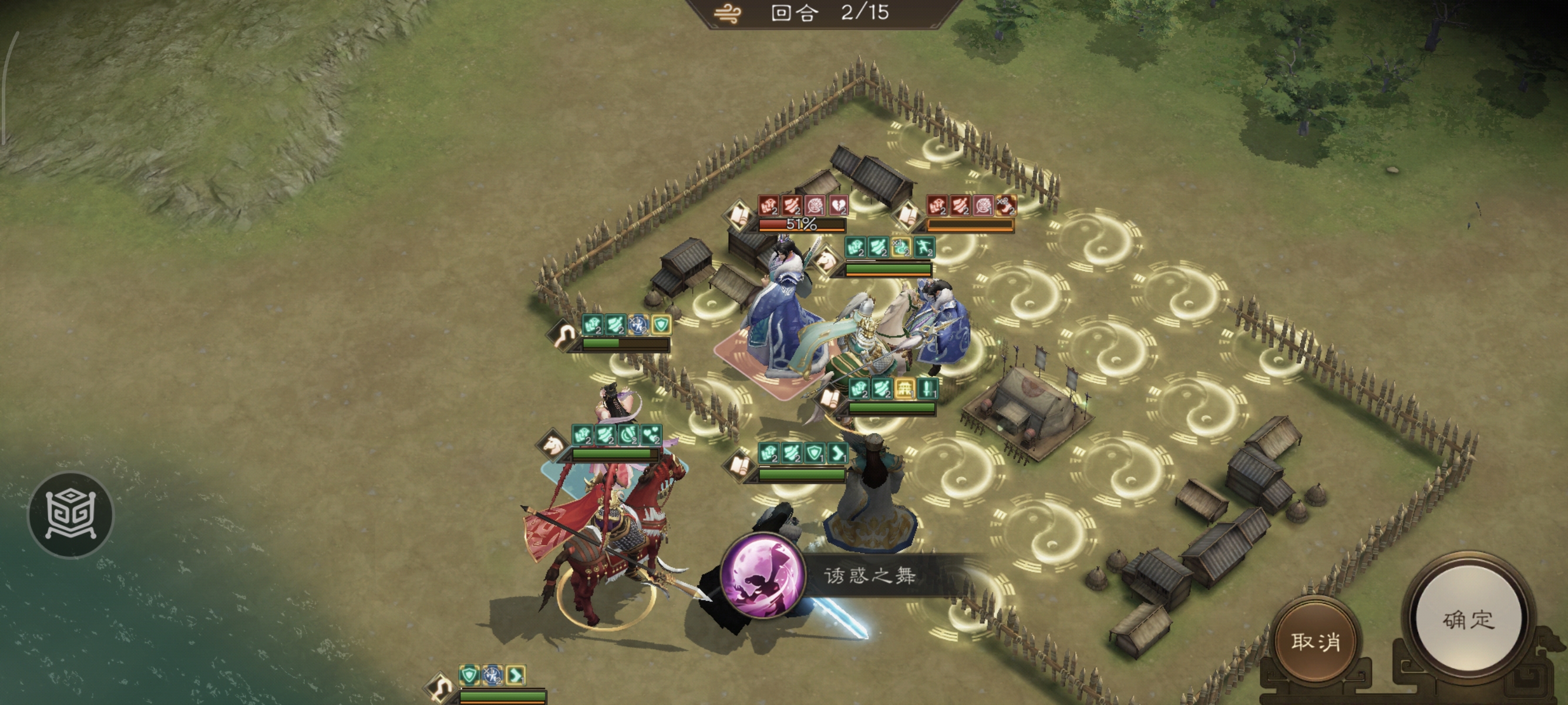Cancel the action with 取消 button
Image resolution: width=1568 pixels, height=705 pixels.
pyautogui.click(x=1315, y=641)
